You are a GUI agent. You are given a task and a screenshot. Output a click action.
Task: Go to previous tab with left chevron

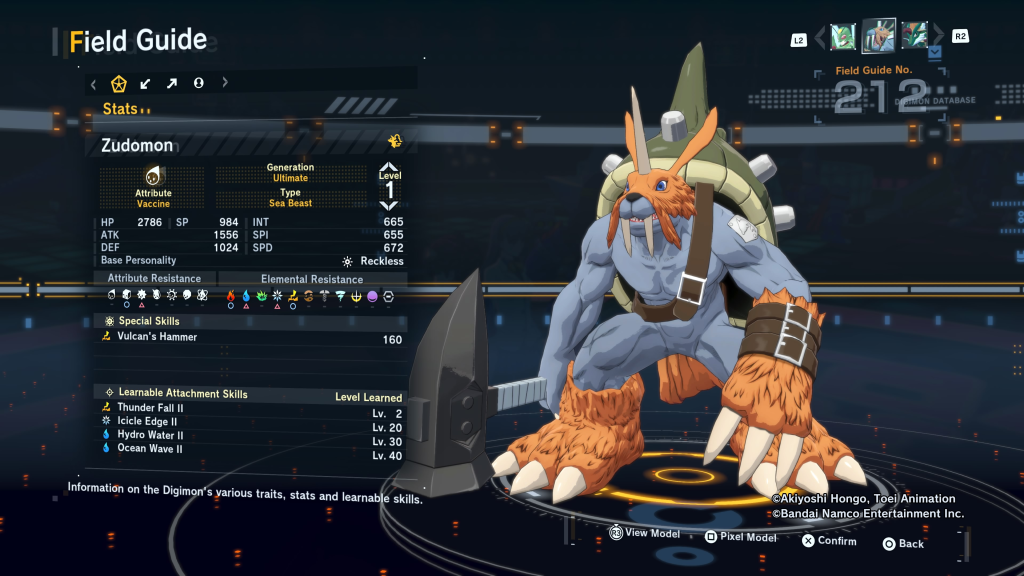[93, 83]
